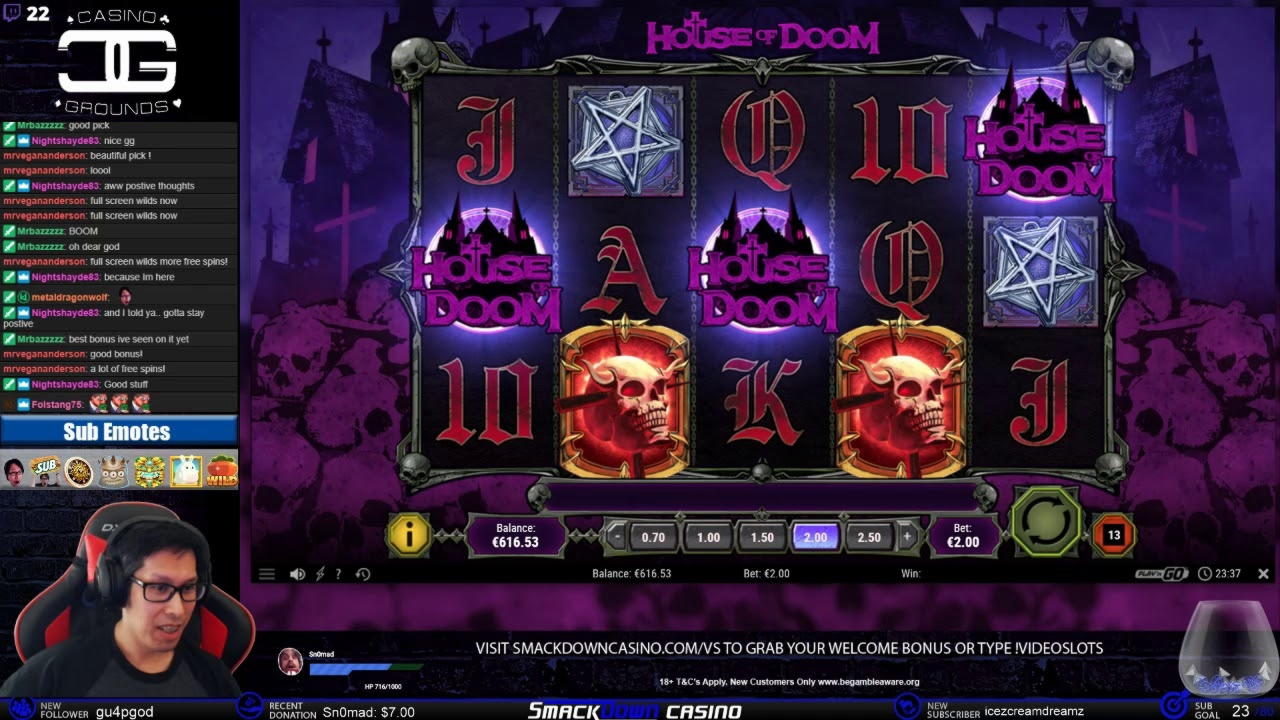The height and width of the screenshot is (720, 1280).
Task: Toggle the lightning bolt fast play
Action: (x=320, y=574)
